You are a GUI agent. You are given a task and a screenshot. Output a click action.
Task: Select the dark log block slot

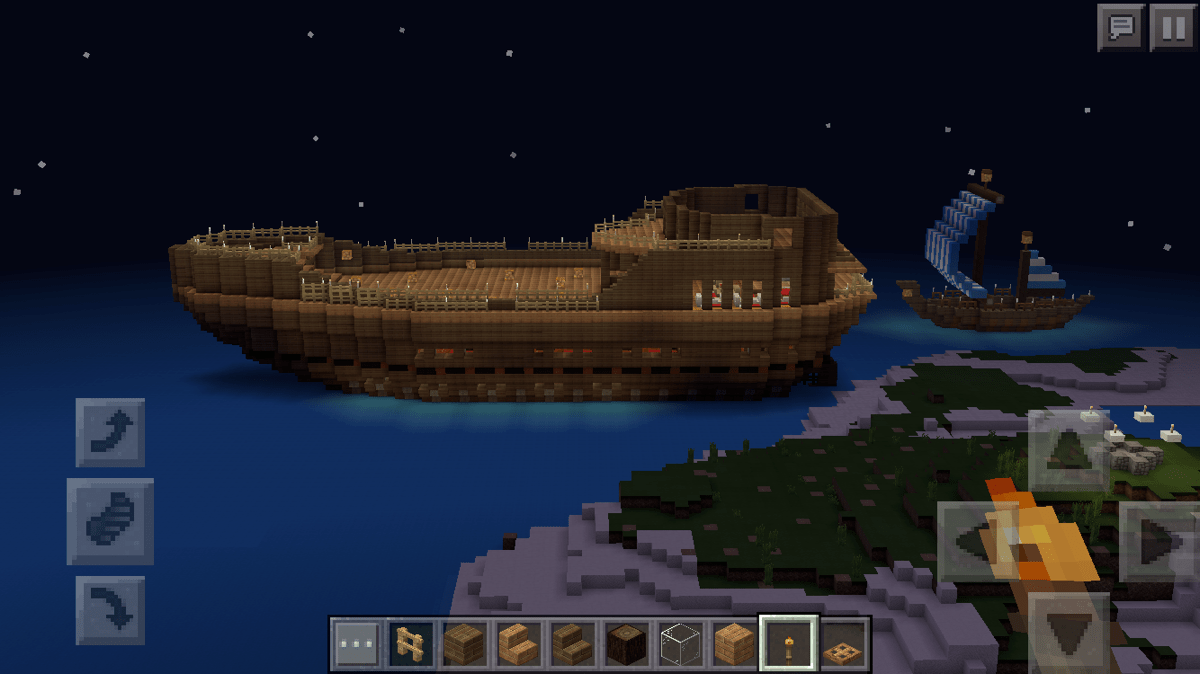click(627, 644)
